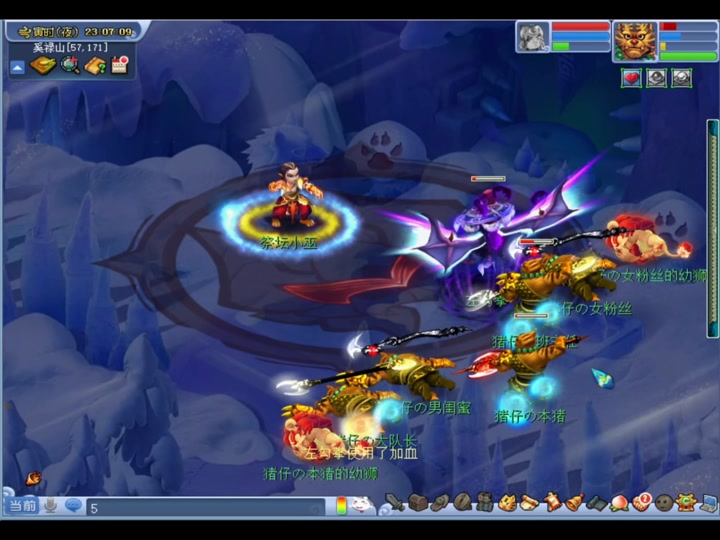
Task: Open the gear system settings icon
Action: coord(686,502)
